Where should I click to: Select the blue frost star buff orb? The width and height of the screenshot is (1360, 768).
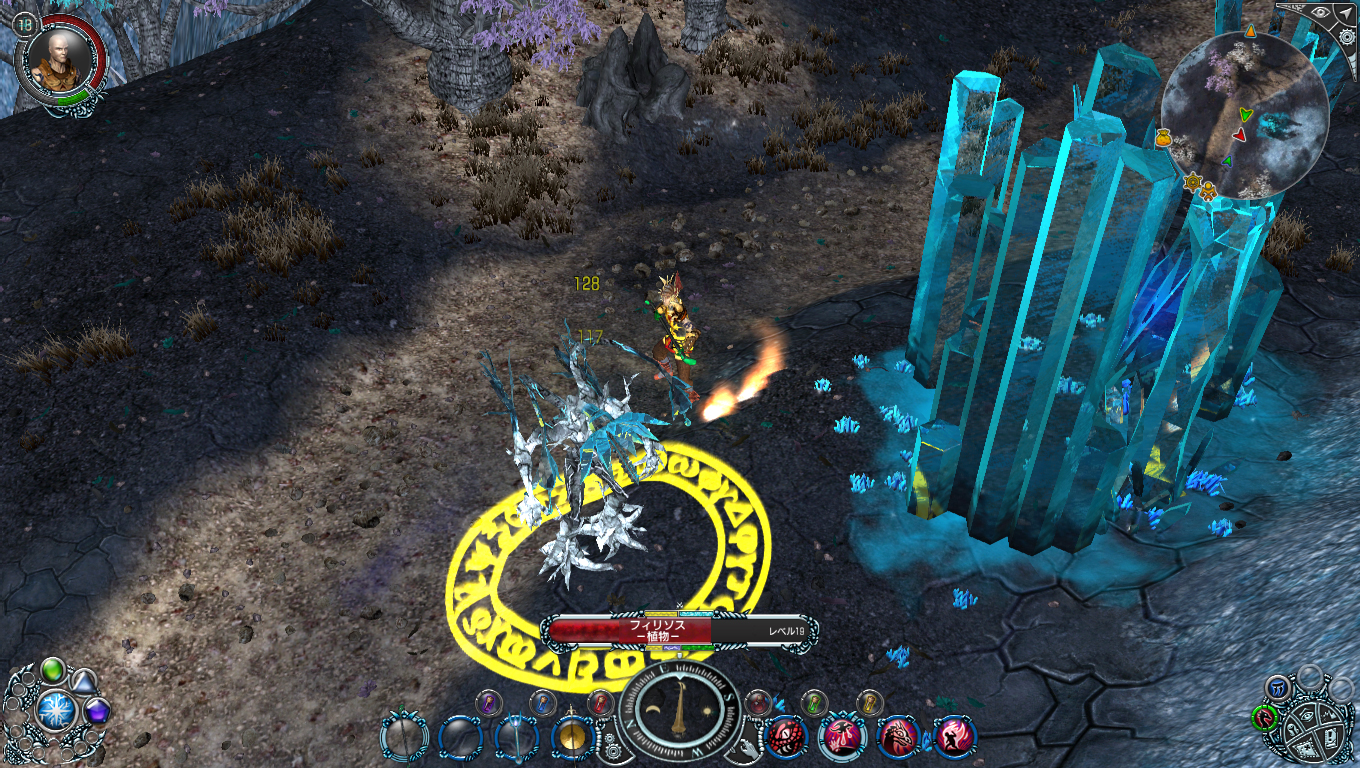(x=56, y=710)
